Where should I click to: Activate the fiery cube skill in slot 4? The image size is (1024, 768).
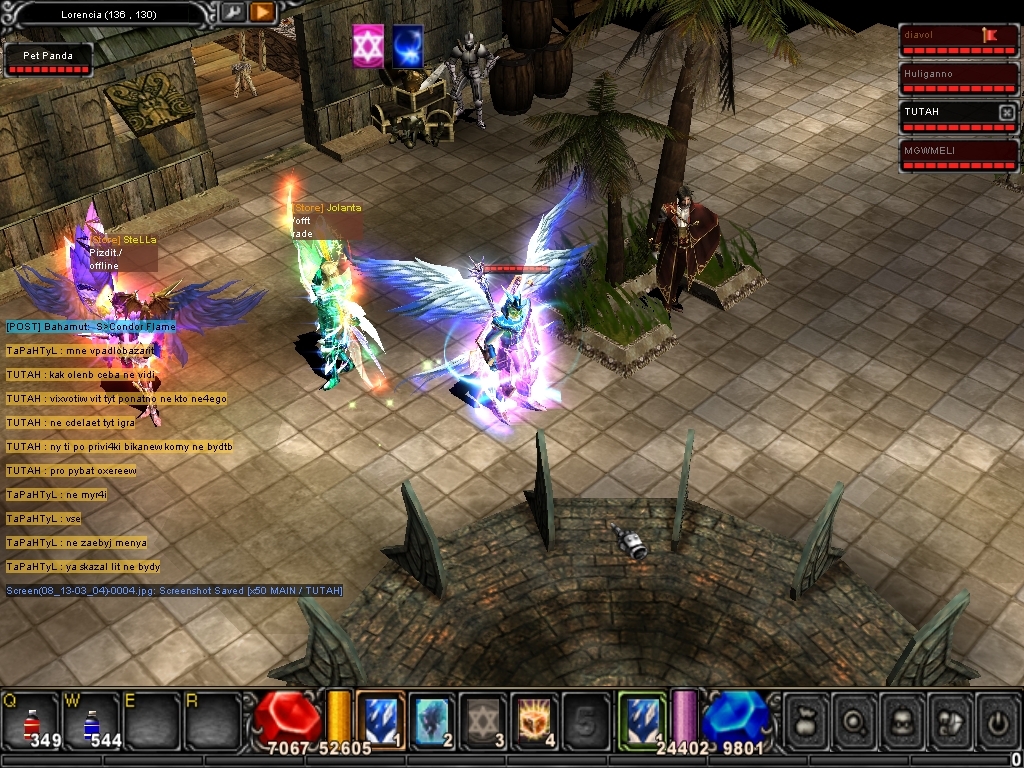(535, 720)
